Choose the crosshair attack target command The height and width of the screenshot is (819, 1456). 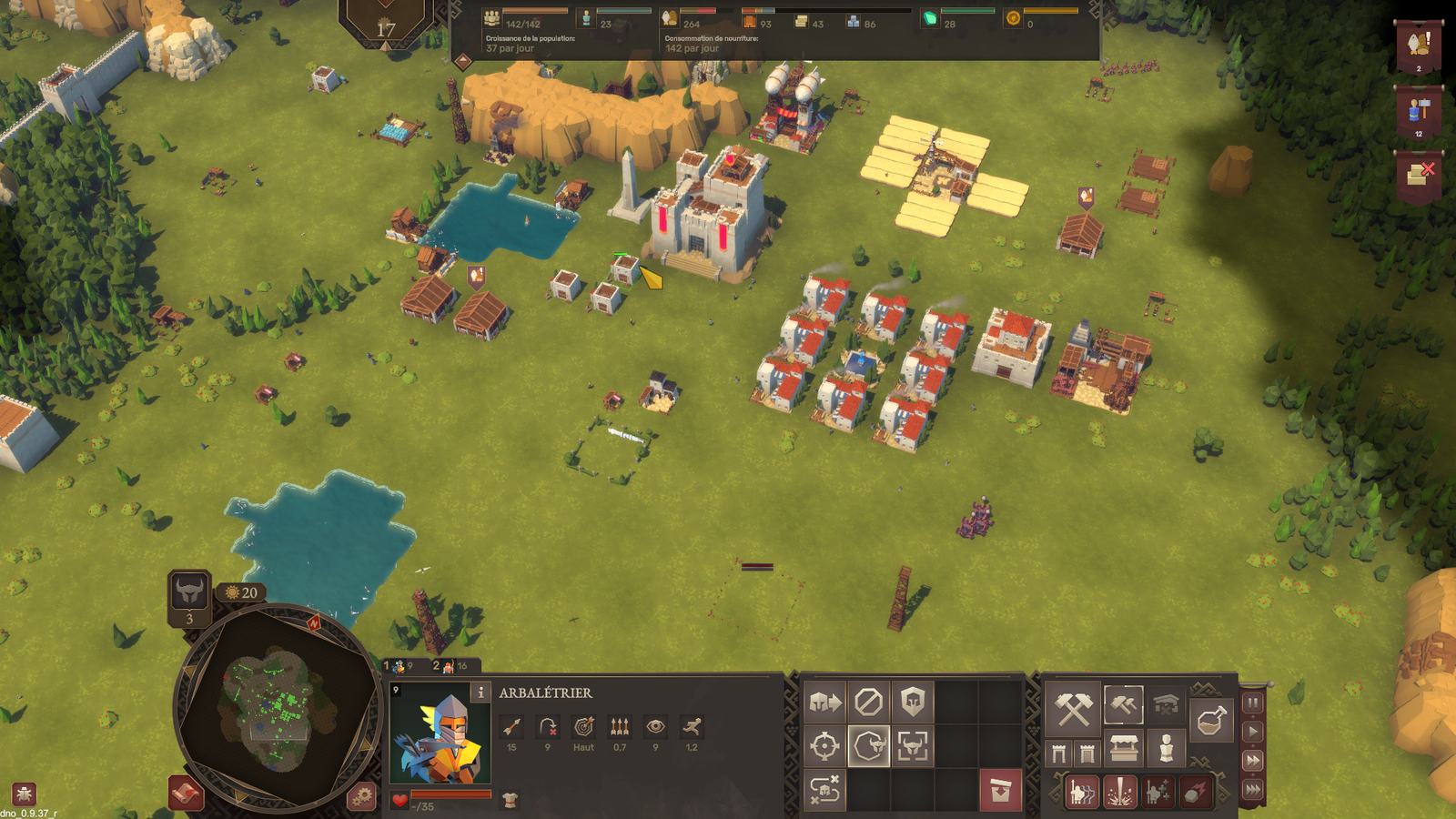coord(824,746)
